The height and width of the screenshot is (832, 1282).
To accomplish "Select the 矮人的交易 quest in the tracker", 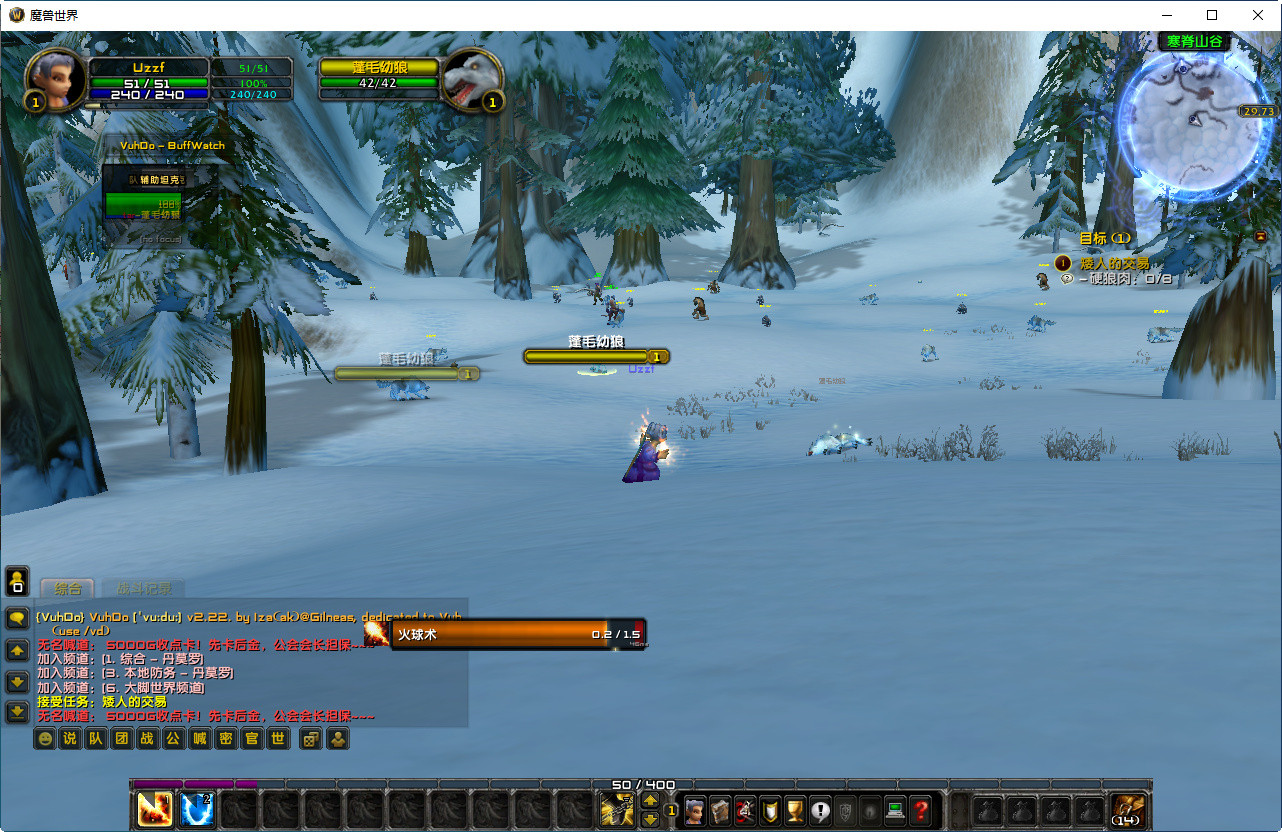I will click(1114, 263).
